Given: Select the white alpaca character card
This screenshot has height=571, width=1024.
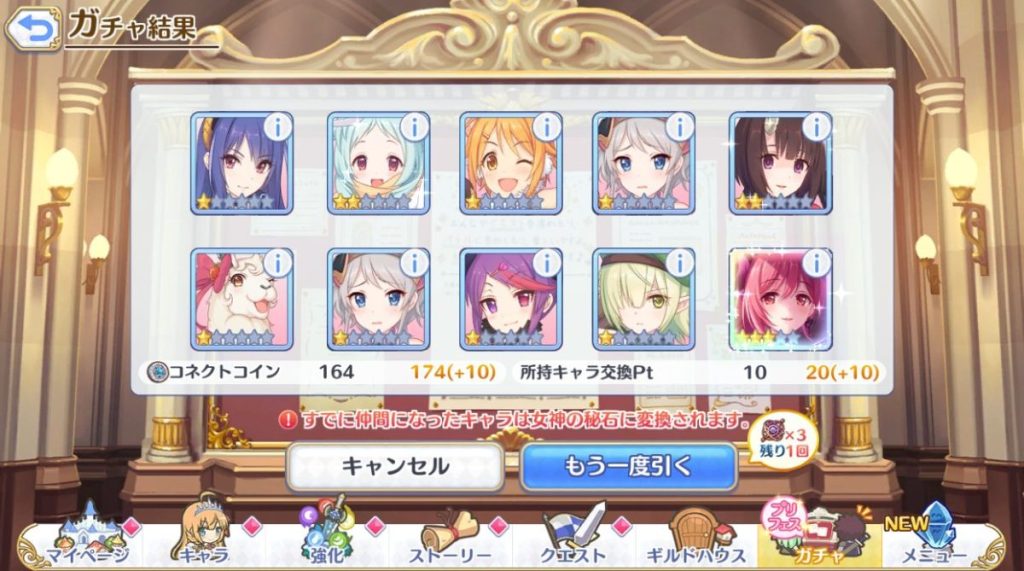Looking at the screenshot, I should [x=241, y=299].
